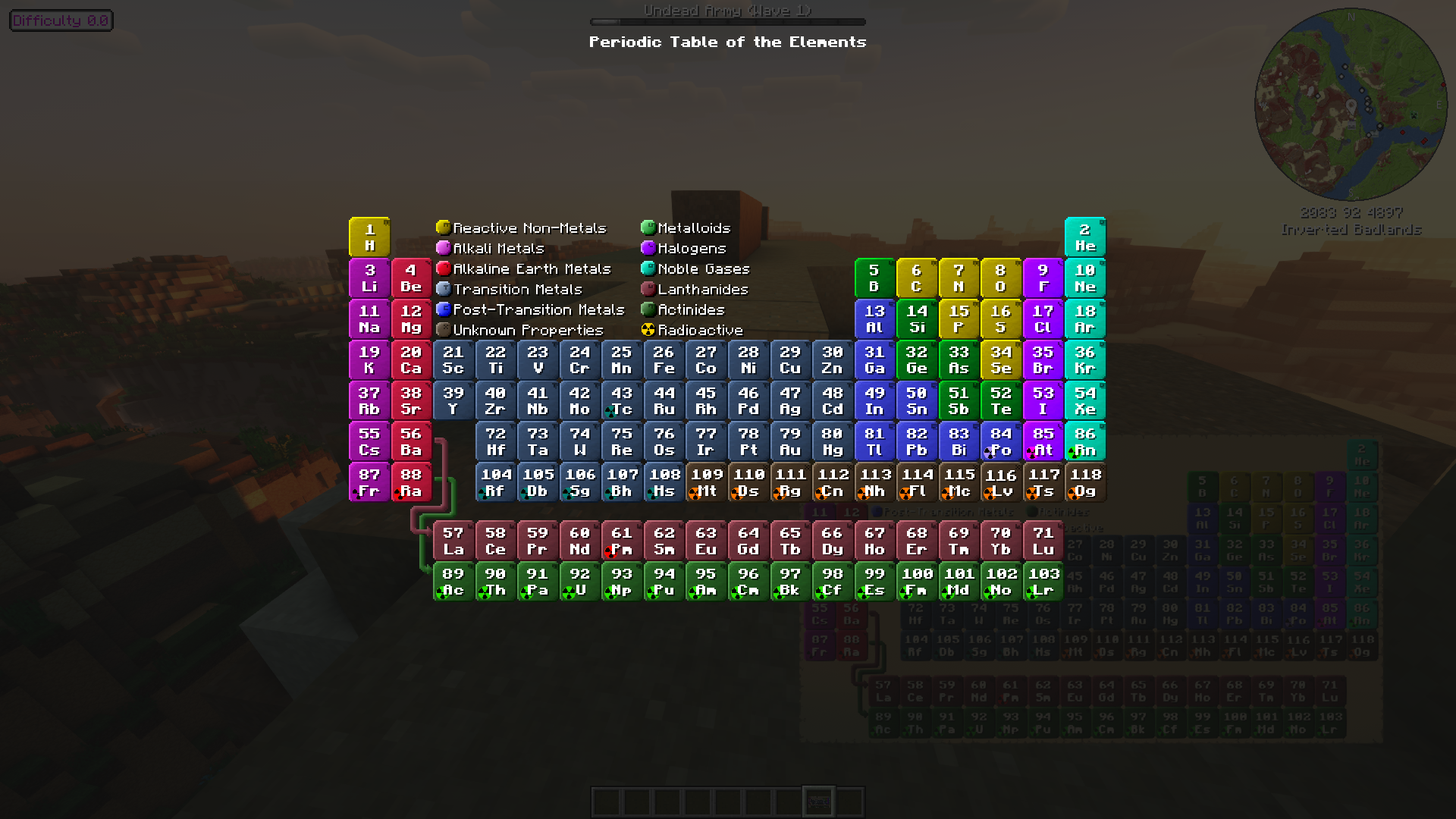Viewport: 1456px width, 819px height.
Task: Click the Neon noble gas tile
Action: click(1084, 278)
